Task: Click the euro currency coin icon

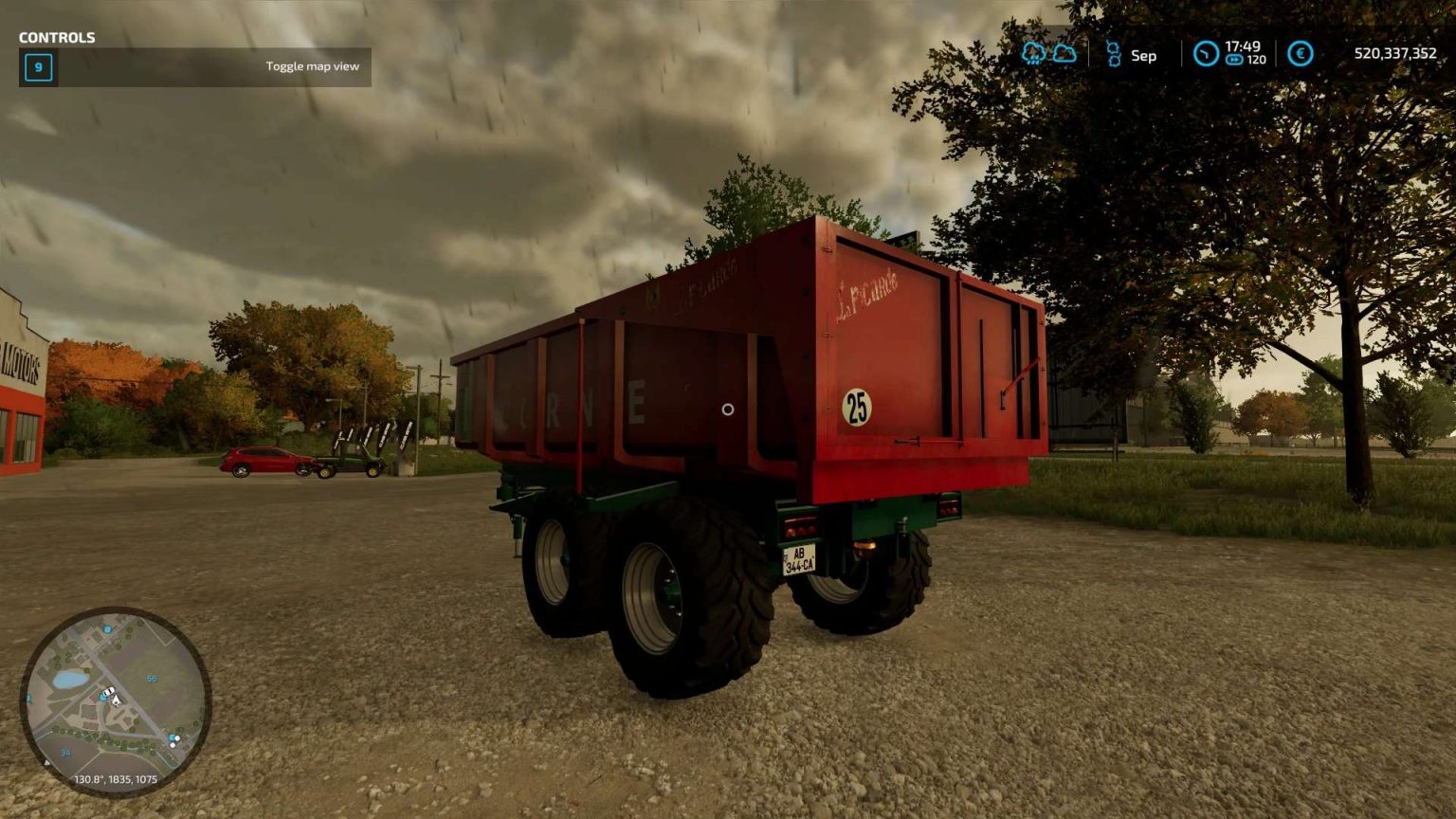Action: coord(1299,55)
